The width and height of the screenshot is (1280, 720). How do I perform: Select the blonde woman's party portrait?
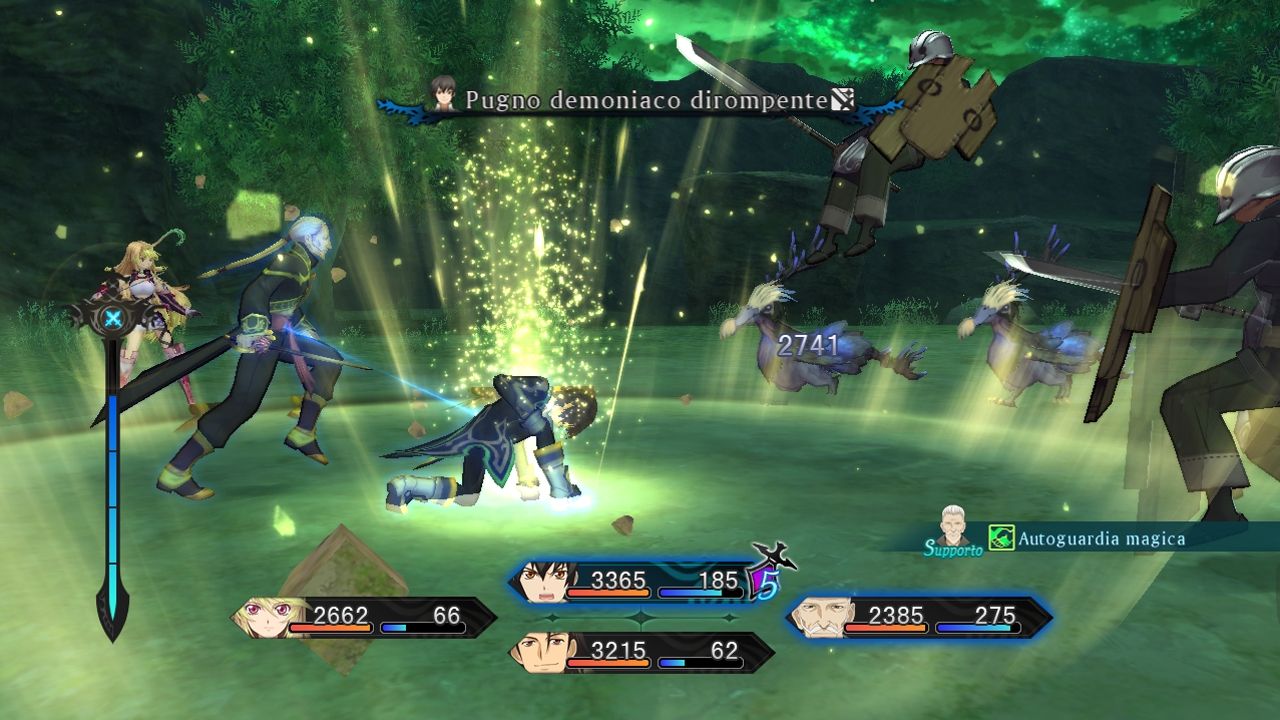click(258, 617)
